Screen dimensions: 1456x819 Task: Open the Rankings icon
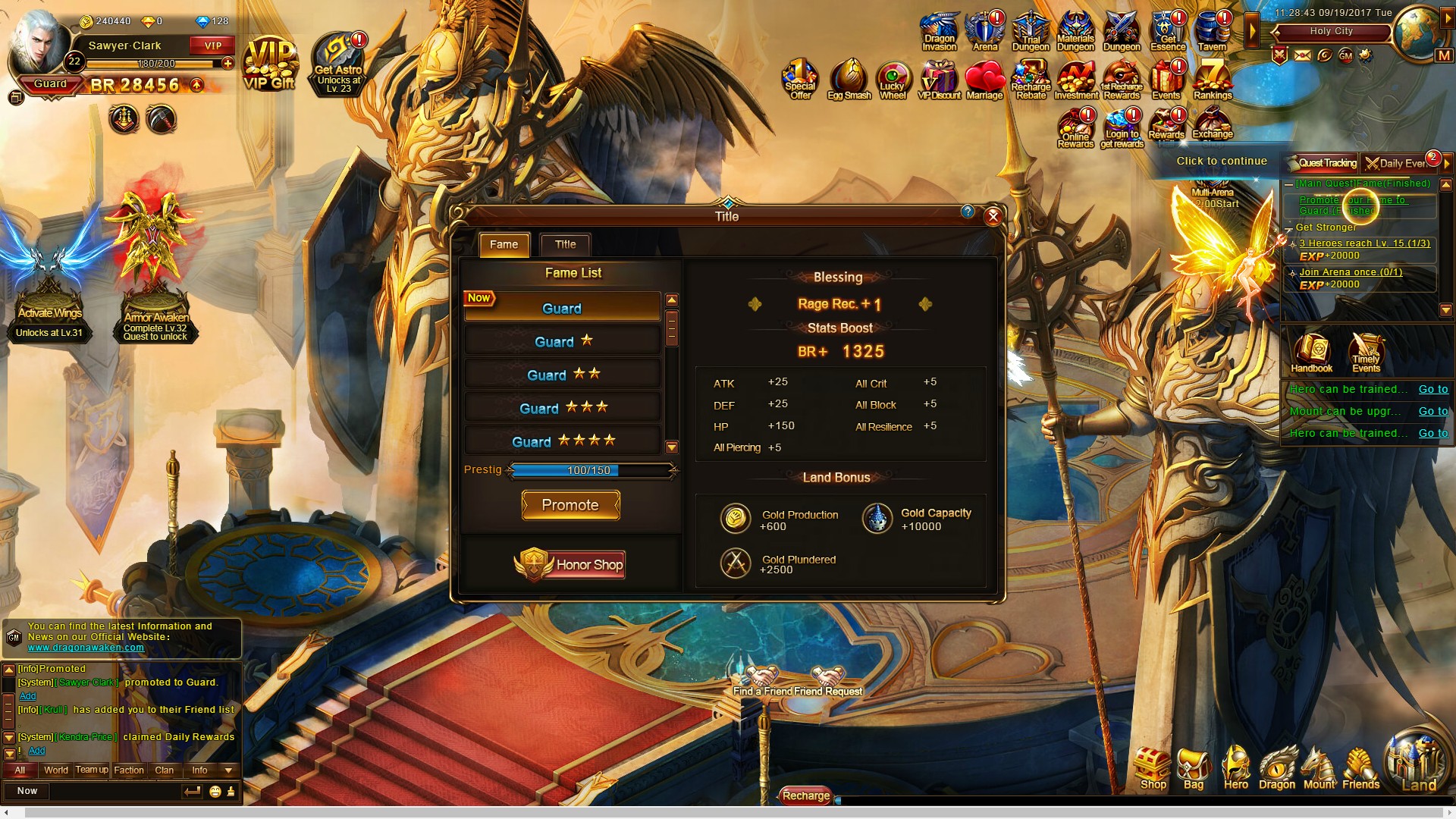[1212, 80]
